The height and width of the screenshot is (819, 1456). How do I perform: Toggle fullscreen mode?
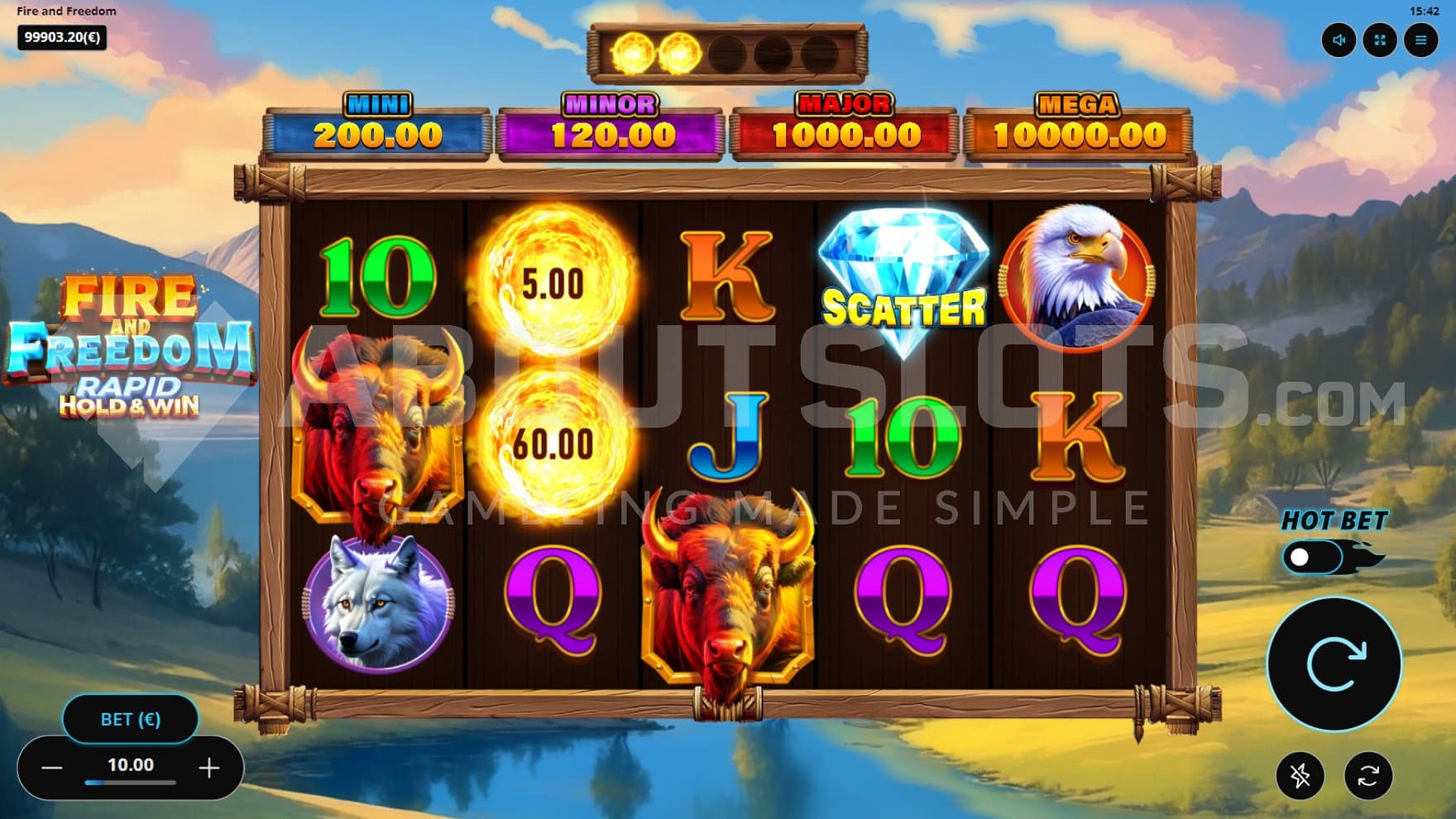click(1380, 40)
